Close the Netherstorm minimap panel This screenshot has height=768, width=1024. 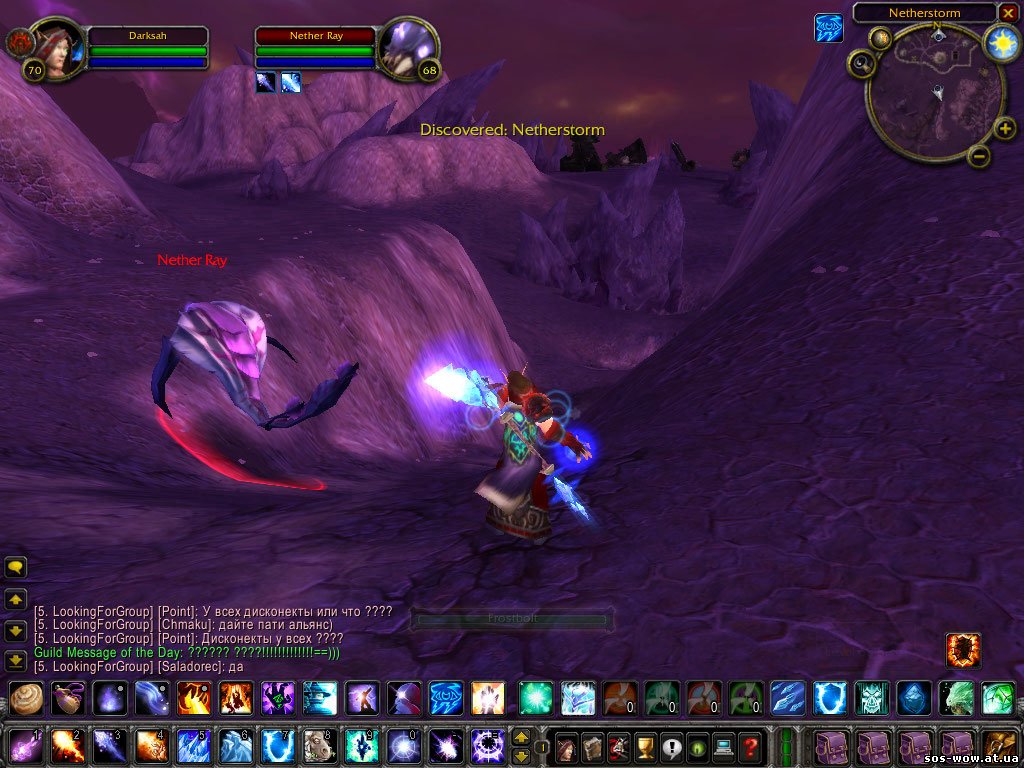(x=1007, y=13)
